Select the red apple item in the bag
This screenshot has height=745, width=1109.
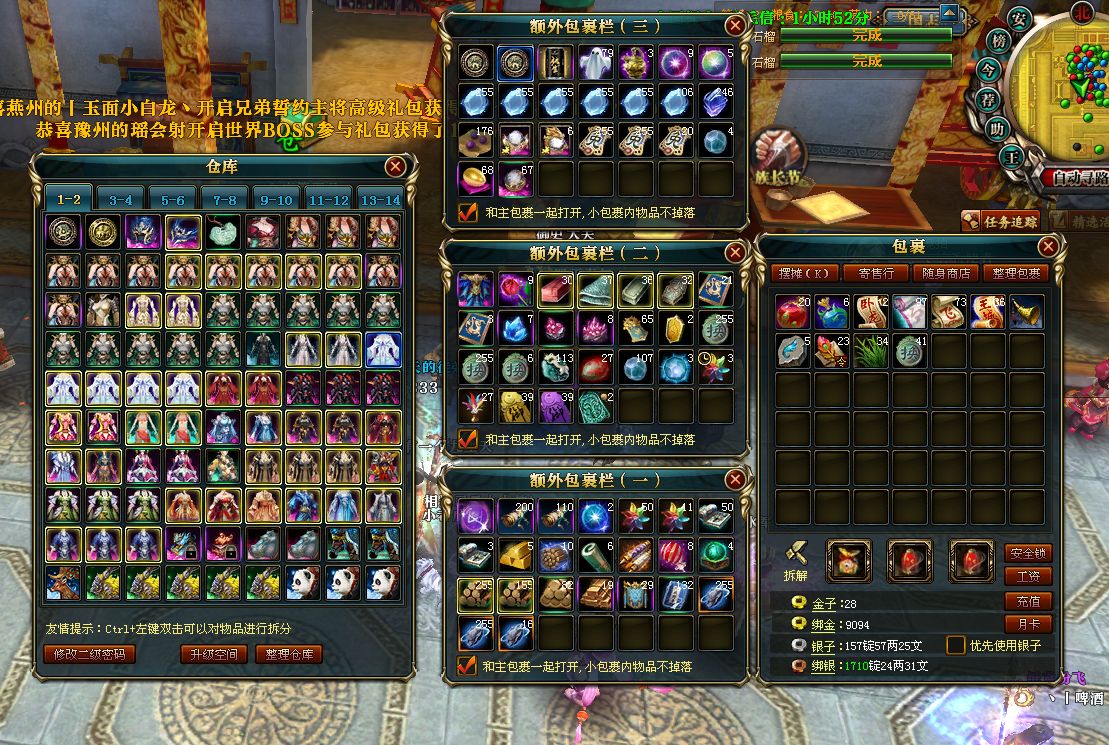794,313
